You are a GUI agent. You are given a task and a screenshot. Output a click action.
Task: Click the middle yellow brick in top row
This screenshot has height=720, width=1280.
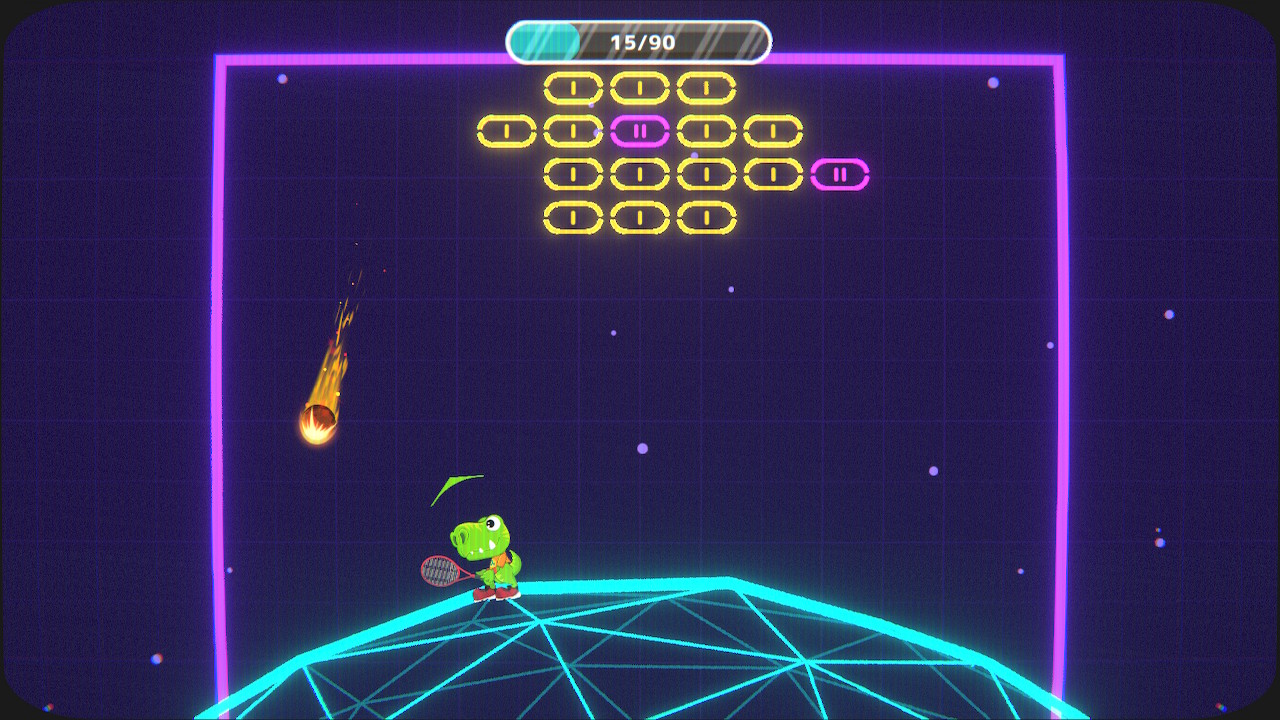click(x=638, y=87)
